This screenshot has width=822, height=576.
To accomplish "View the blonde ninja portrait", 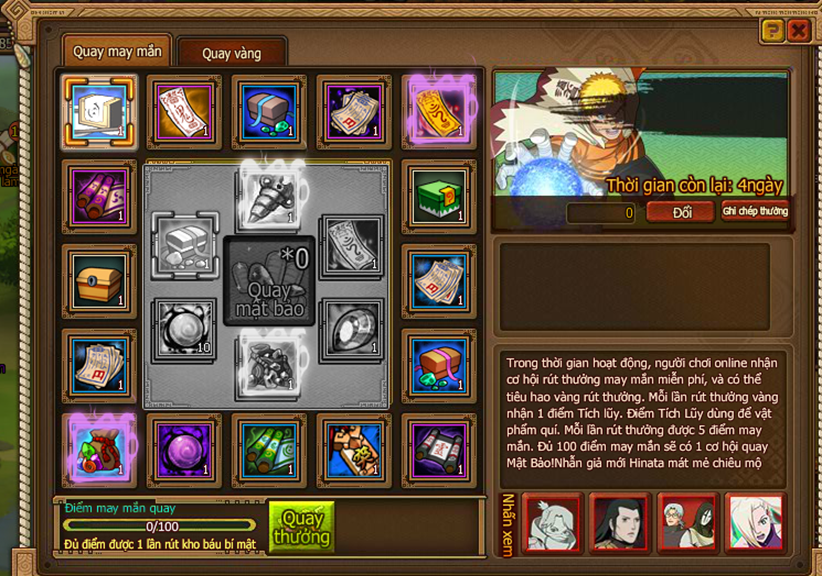I will 754,522.
